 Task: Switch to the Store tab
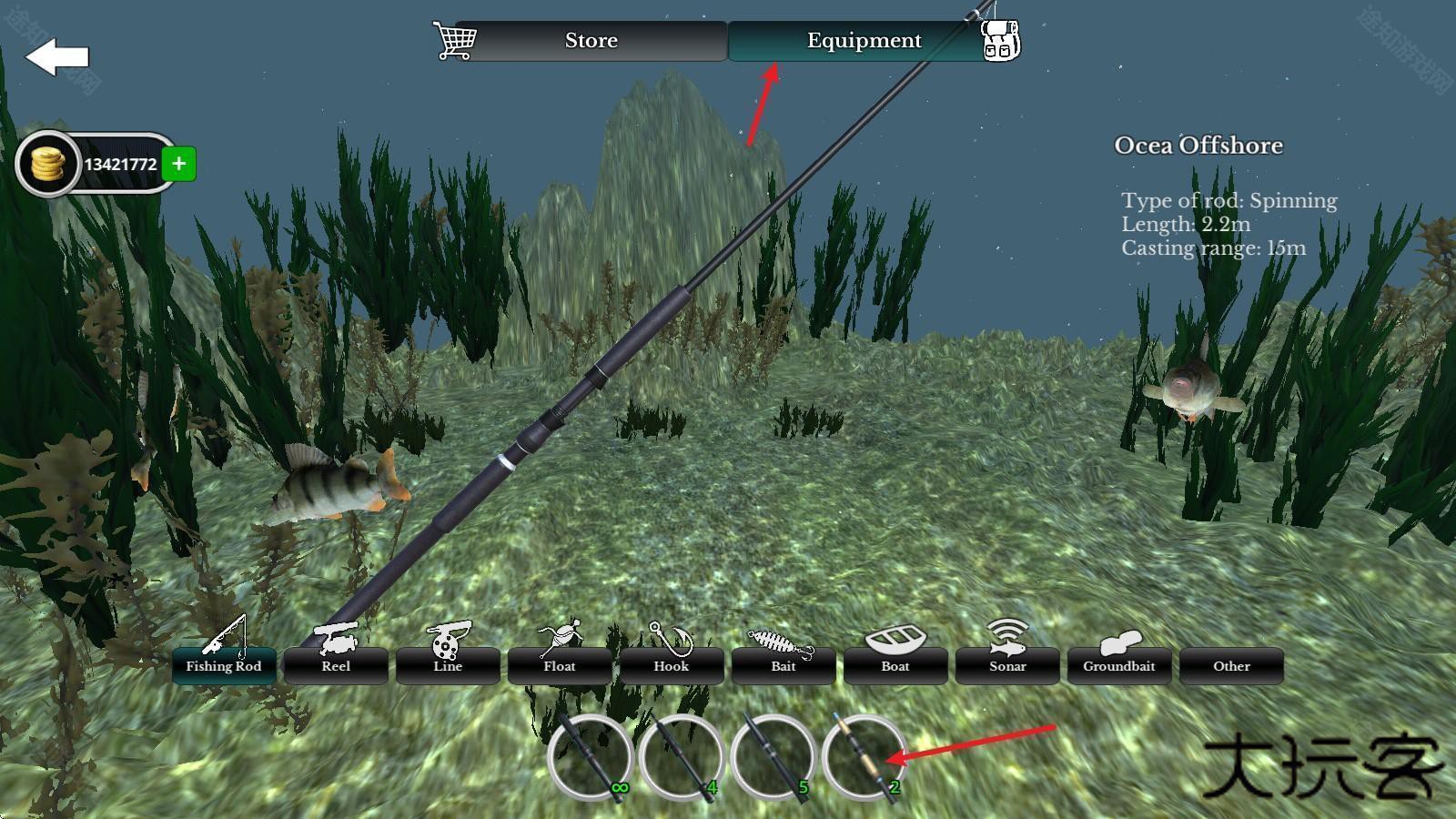pos(591,41)
